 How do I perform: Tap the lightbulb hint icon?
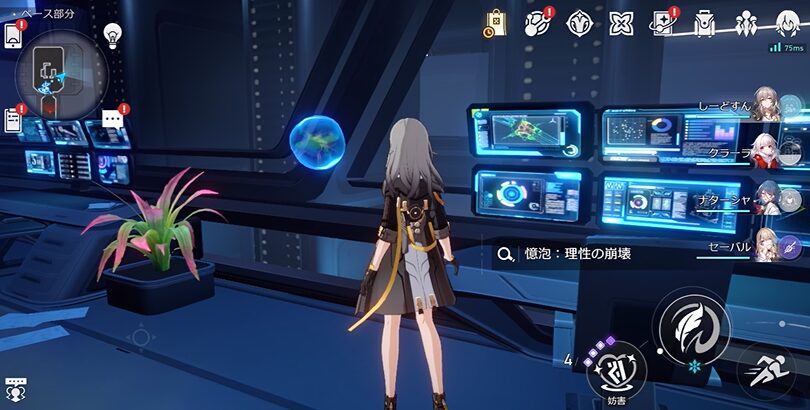coord(113,32)
